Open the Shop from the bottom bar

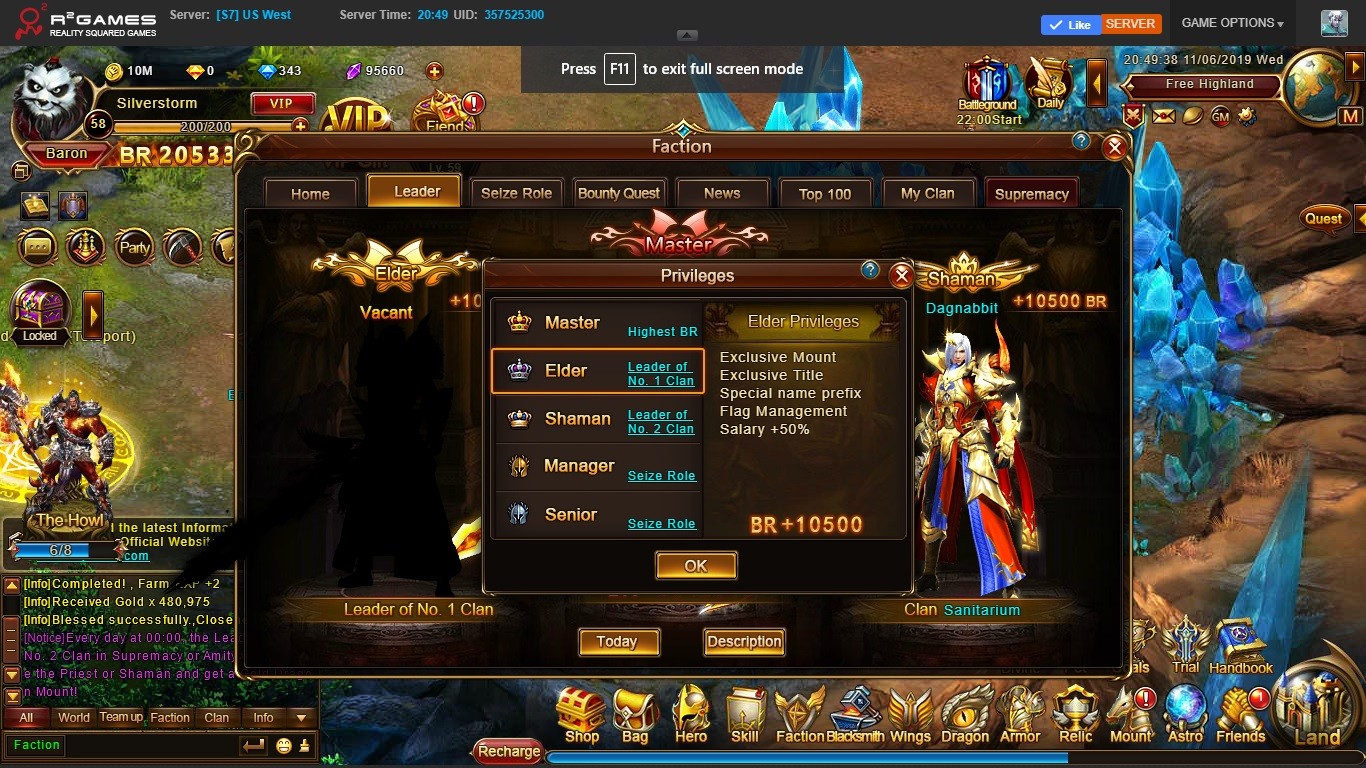[x=582, y=716]
